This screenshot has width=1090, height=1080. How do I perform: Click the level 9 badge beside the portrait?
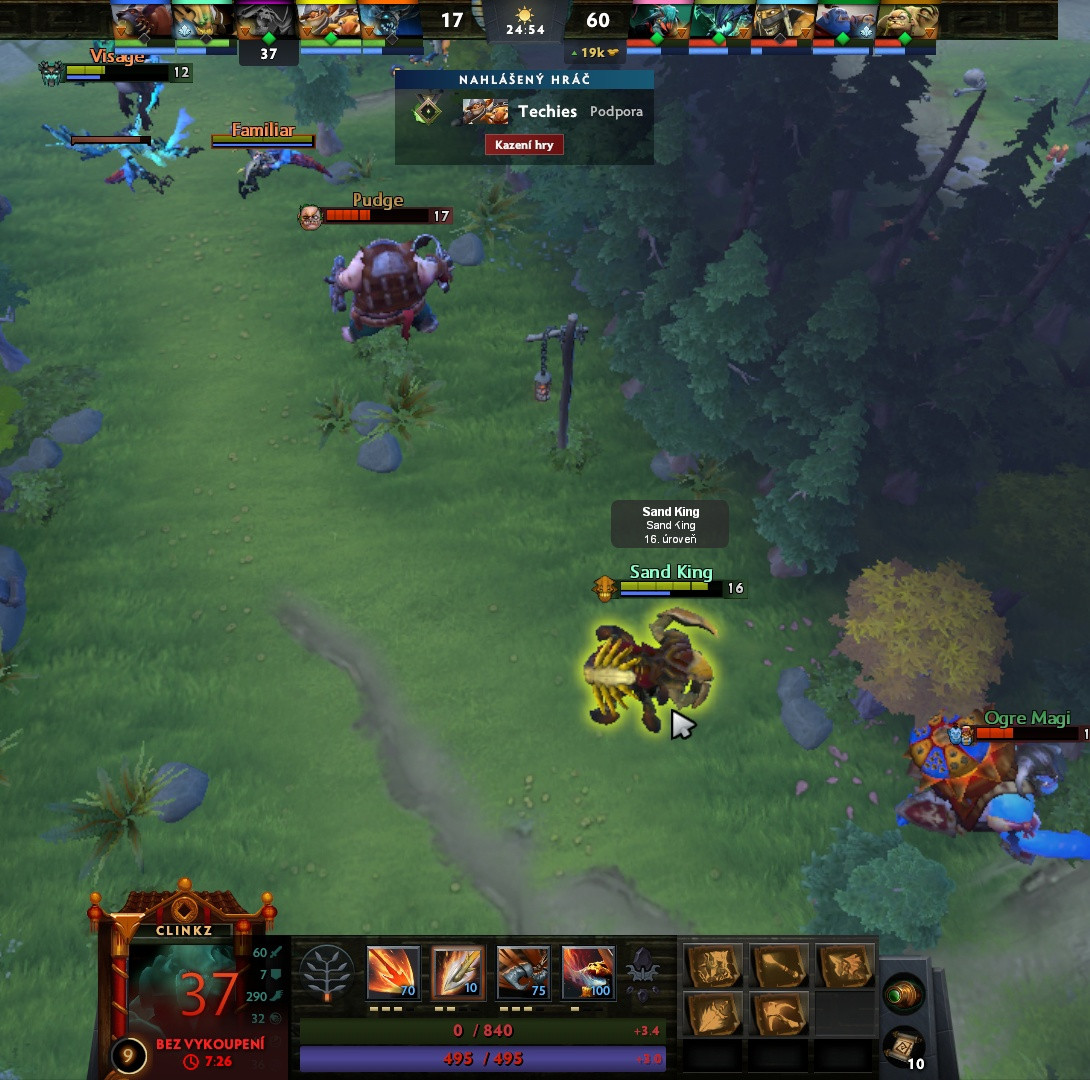click(129, 1056)
